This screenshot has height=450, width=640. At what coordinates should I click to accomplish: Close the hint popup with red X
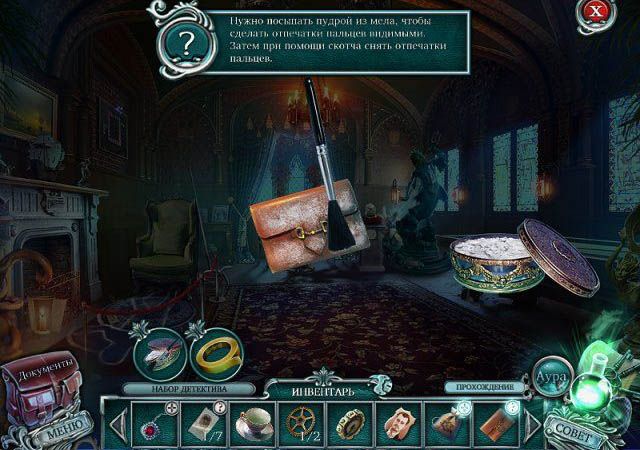(597, 14)
